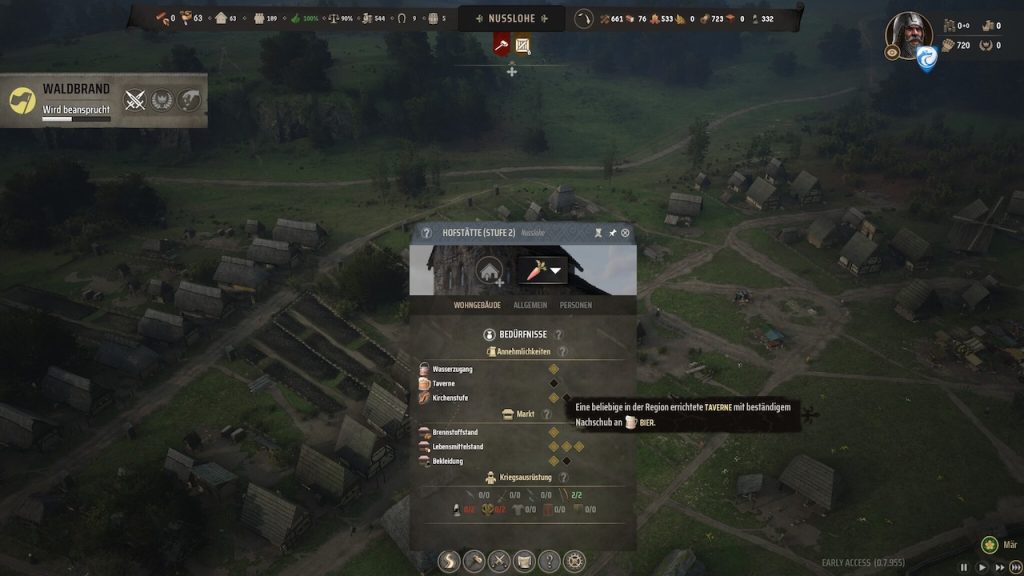Pin the Hofstätte panel in place
Screen dimensions: 1024x576
pyautogui.click(x=612, y=233)
